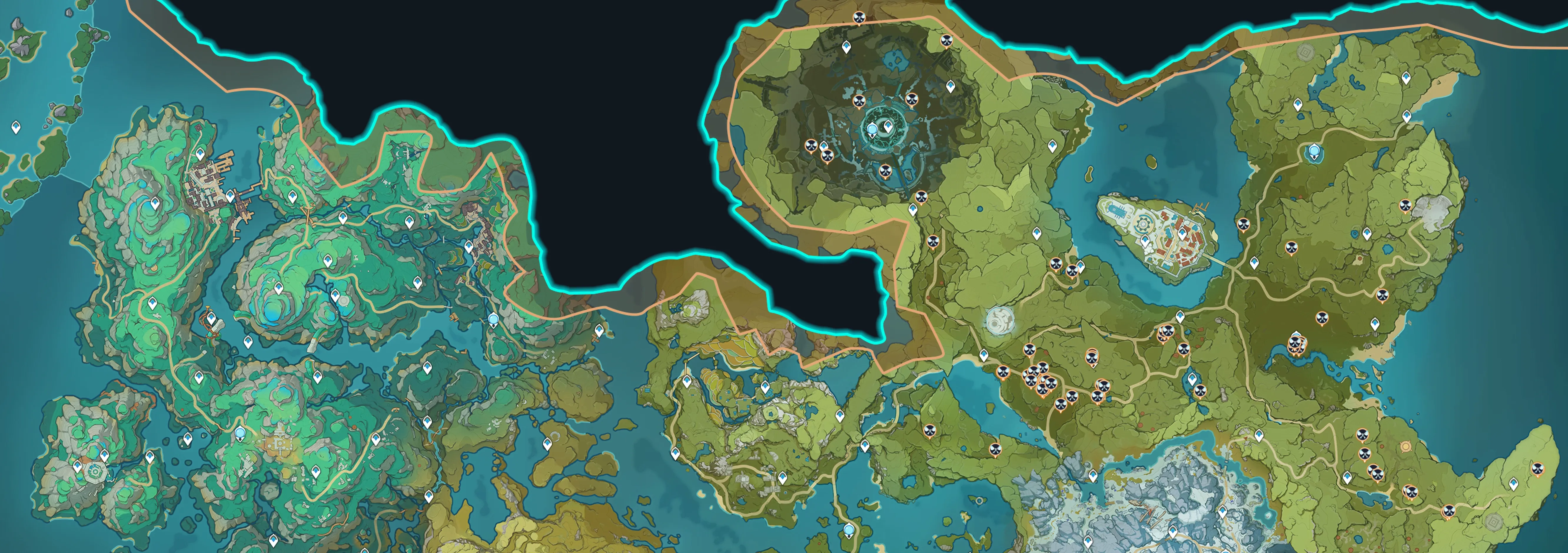This screenshot has height=553, width=1568.
Task: Open the waypoint on the harbor town docks
Action: 230,196
